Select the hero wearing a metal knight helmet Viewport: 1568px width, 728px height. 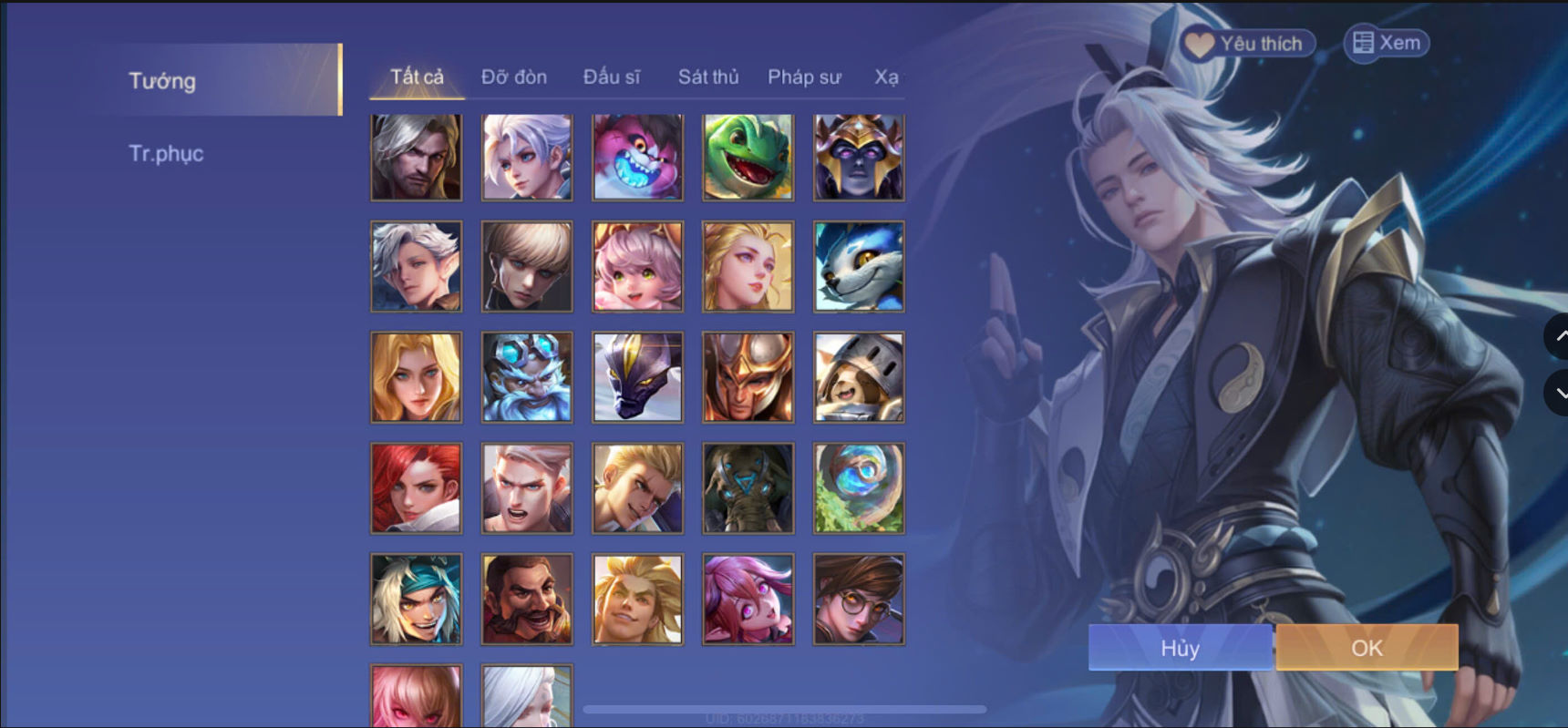coord(858,377)
